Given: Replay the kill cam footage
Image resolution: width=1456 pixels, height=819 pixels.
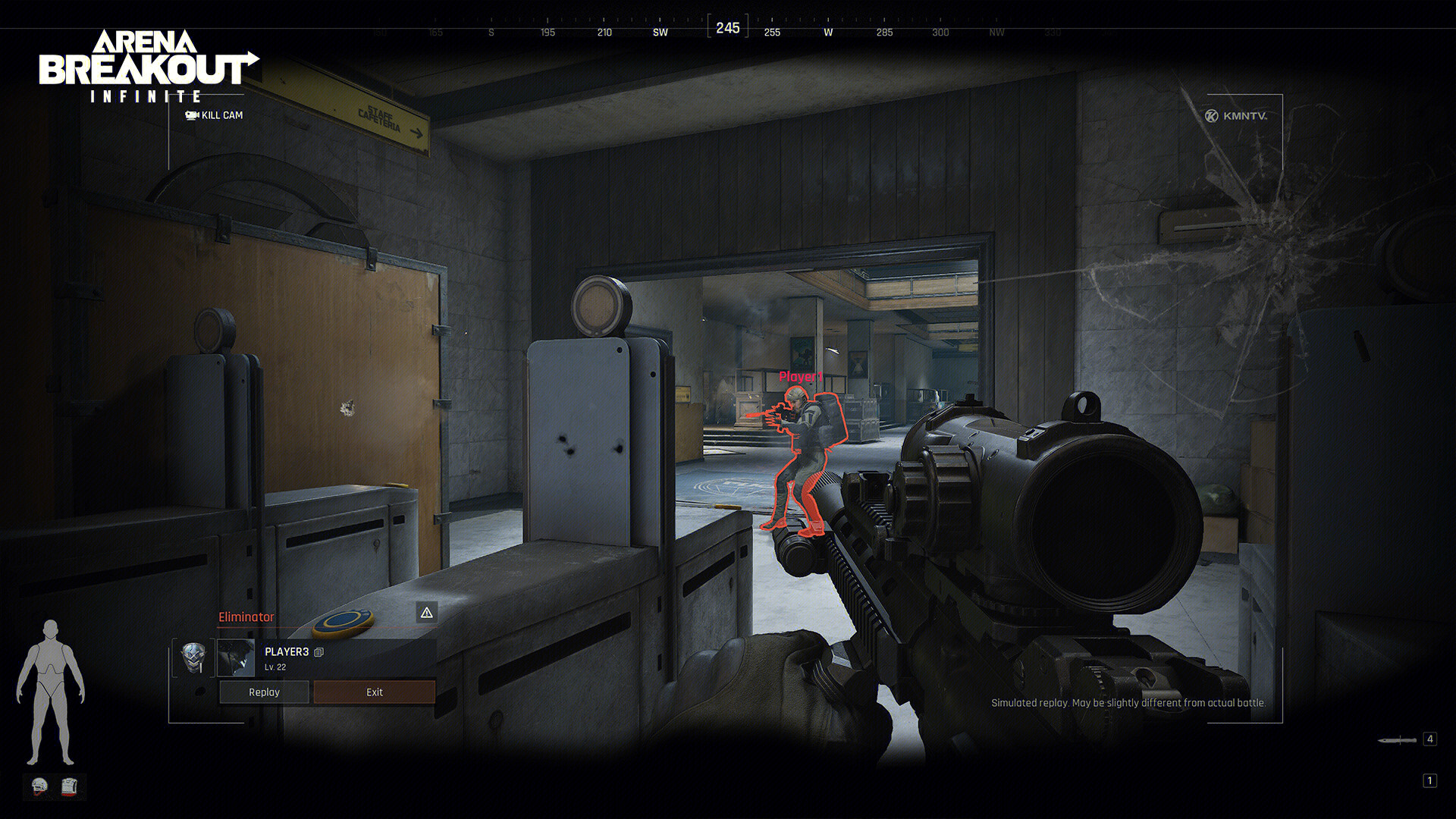Looking at the screenshot, I should 264,692.
